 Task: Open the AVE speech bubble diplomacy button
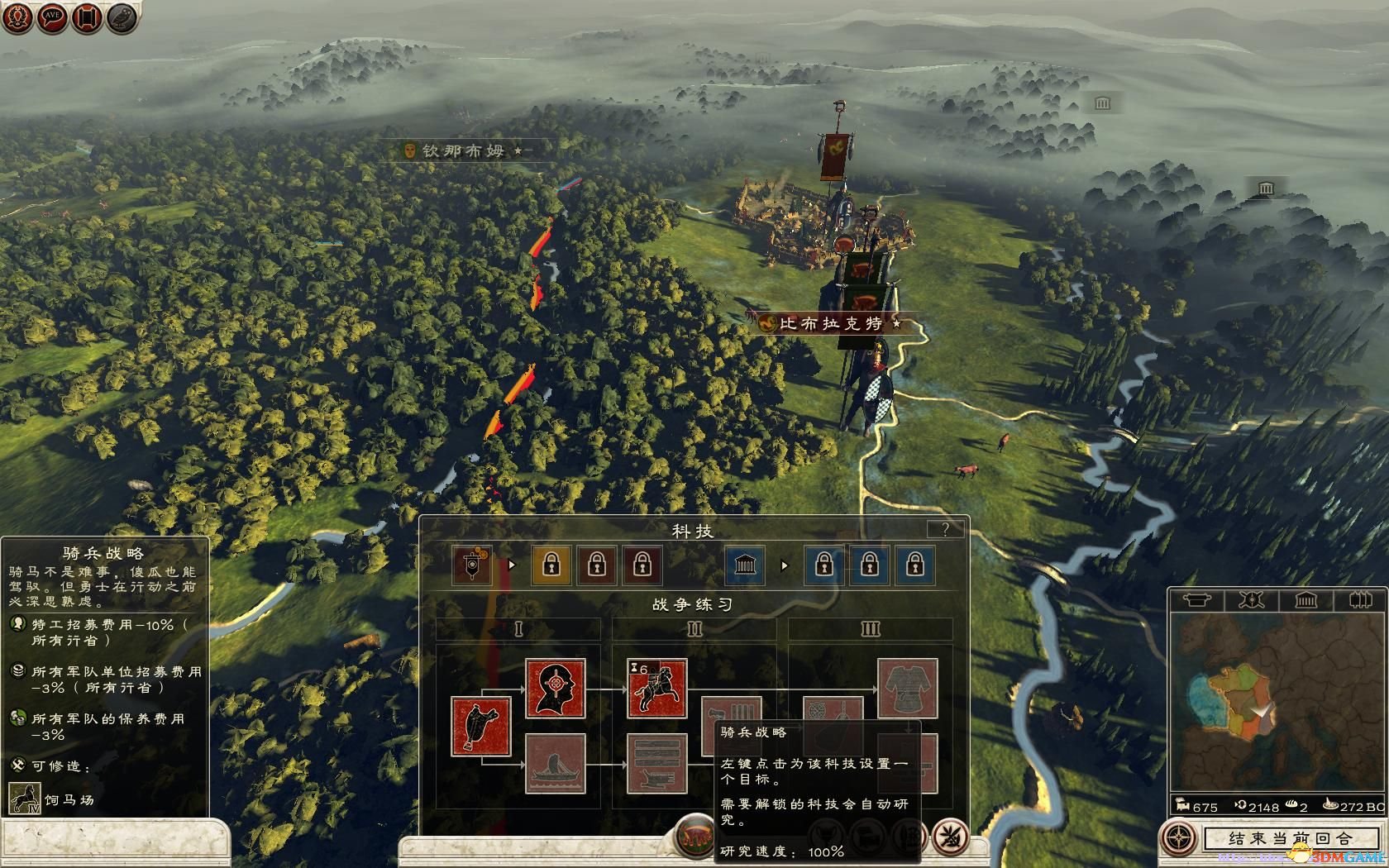point(52,18)
